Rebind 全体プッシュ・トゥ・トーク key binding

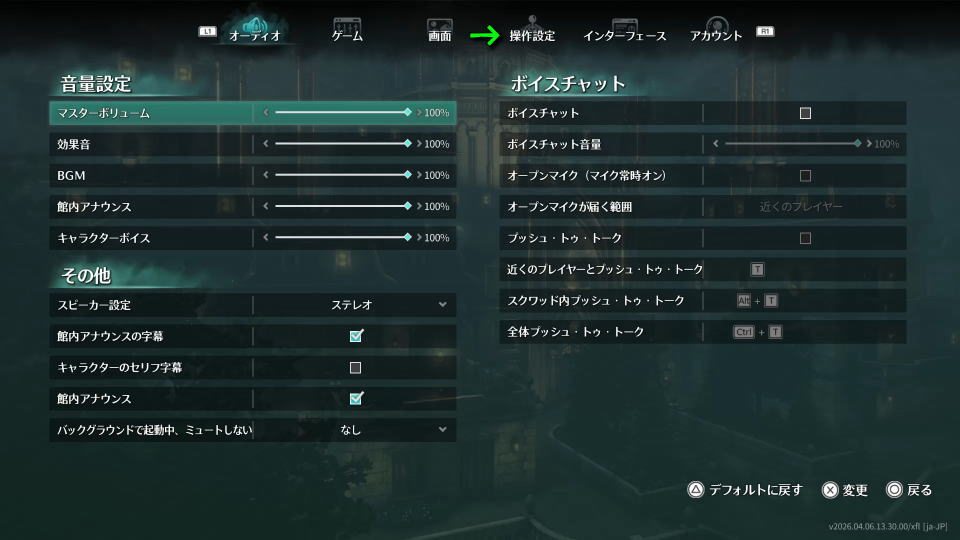(x=758, y=332)
